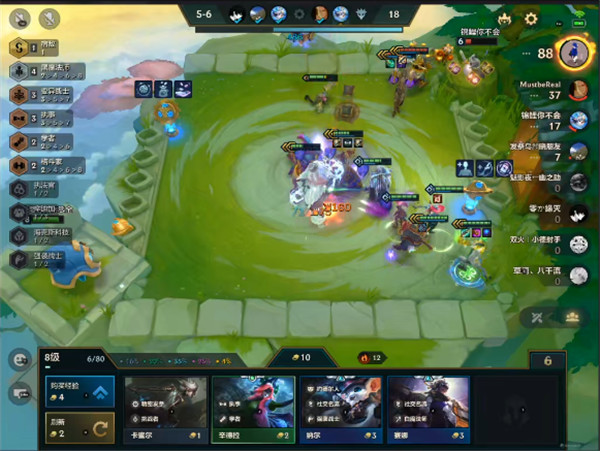
Task: Select the scoreboard player with 7 health
Action: (x=578, y=152)
